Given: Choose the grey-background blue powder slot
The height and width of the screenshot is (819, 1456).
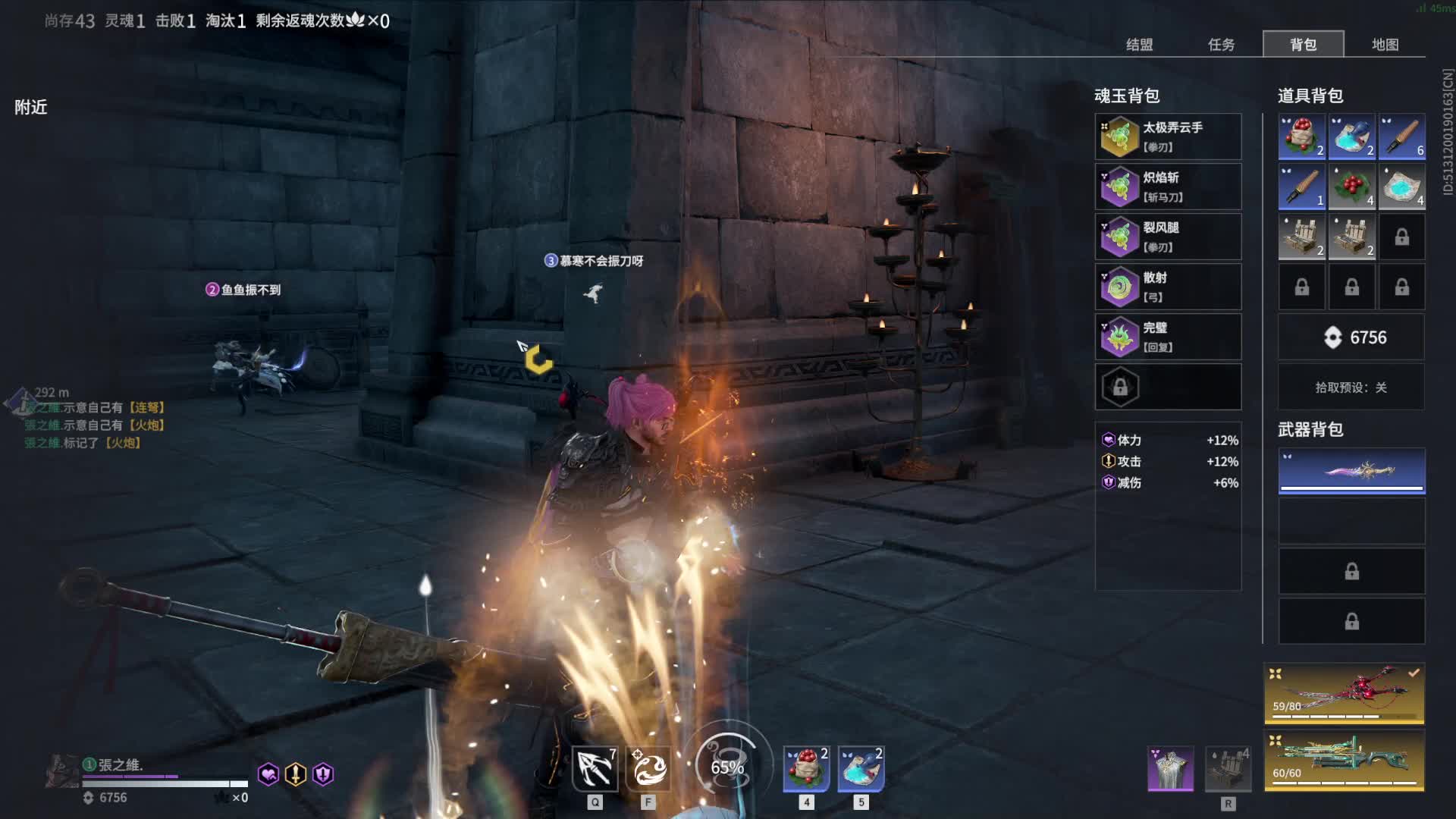Looking at the screenshot, I should 1401,187.
